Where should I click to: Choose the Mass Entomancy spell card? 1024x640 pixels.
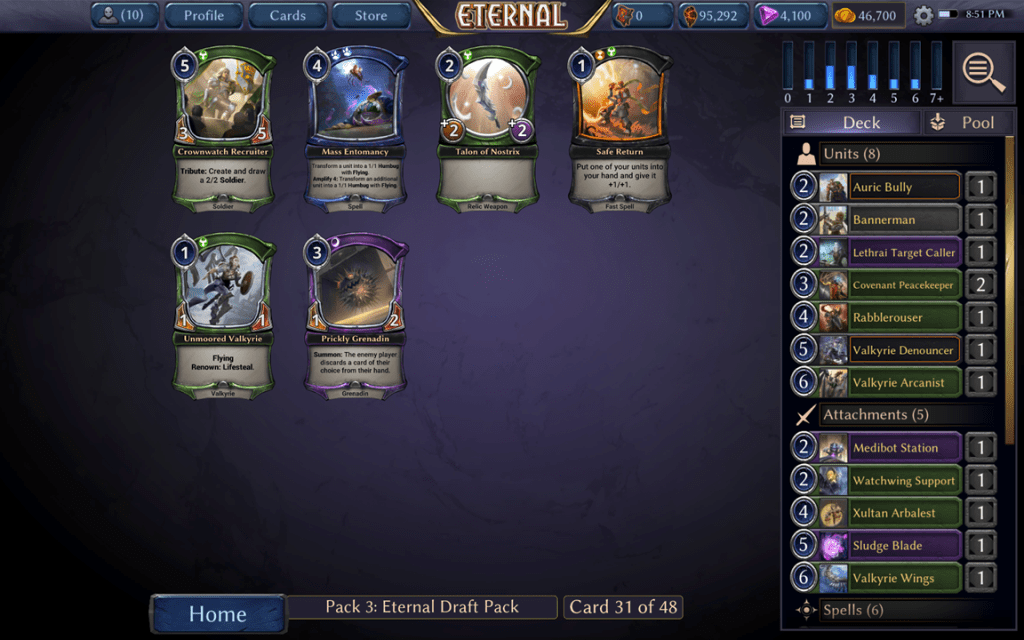pos(357,126)
